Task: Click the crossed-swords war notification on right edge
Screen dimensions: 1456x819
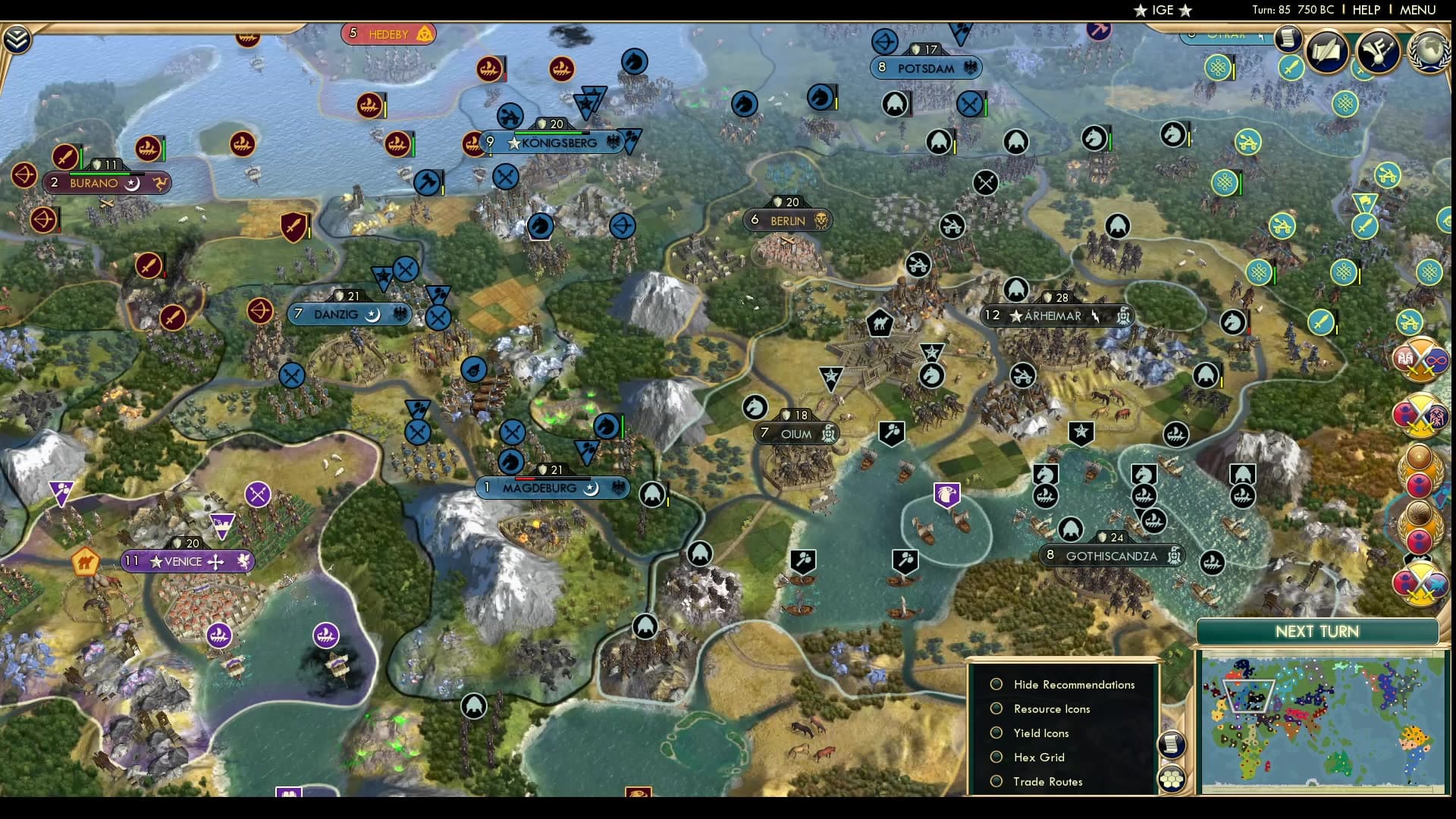Action: coord(1420,362)
